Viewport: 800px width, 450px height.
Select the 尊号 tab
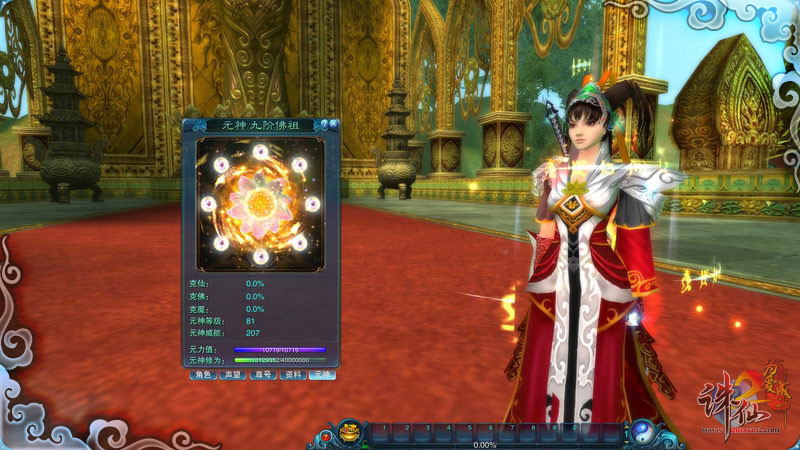click(x=262, y=375)
